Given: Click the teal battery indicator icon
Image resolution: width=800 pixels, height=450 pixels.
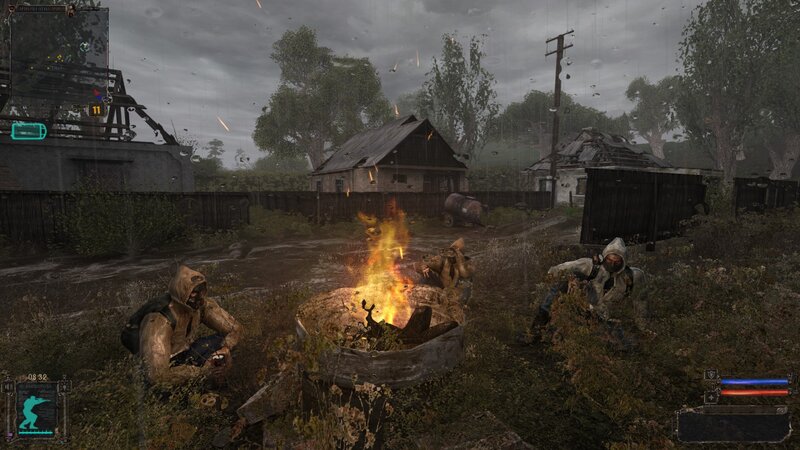Looking at the screenshot, I should point(29,130).
